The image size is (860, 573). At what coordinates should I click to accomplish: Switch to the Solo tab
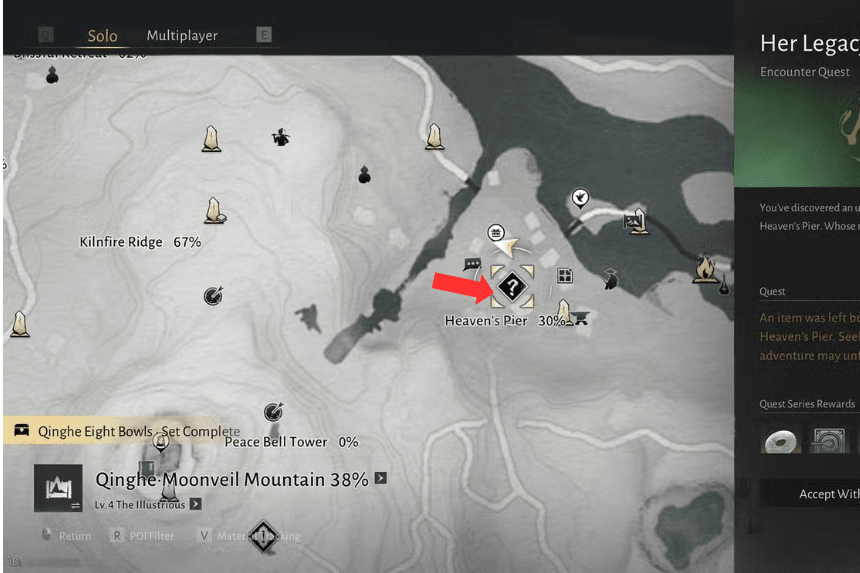(102, 36)
